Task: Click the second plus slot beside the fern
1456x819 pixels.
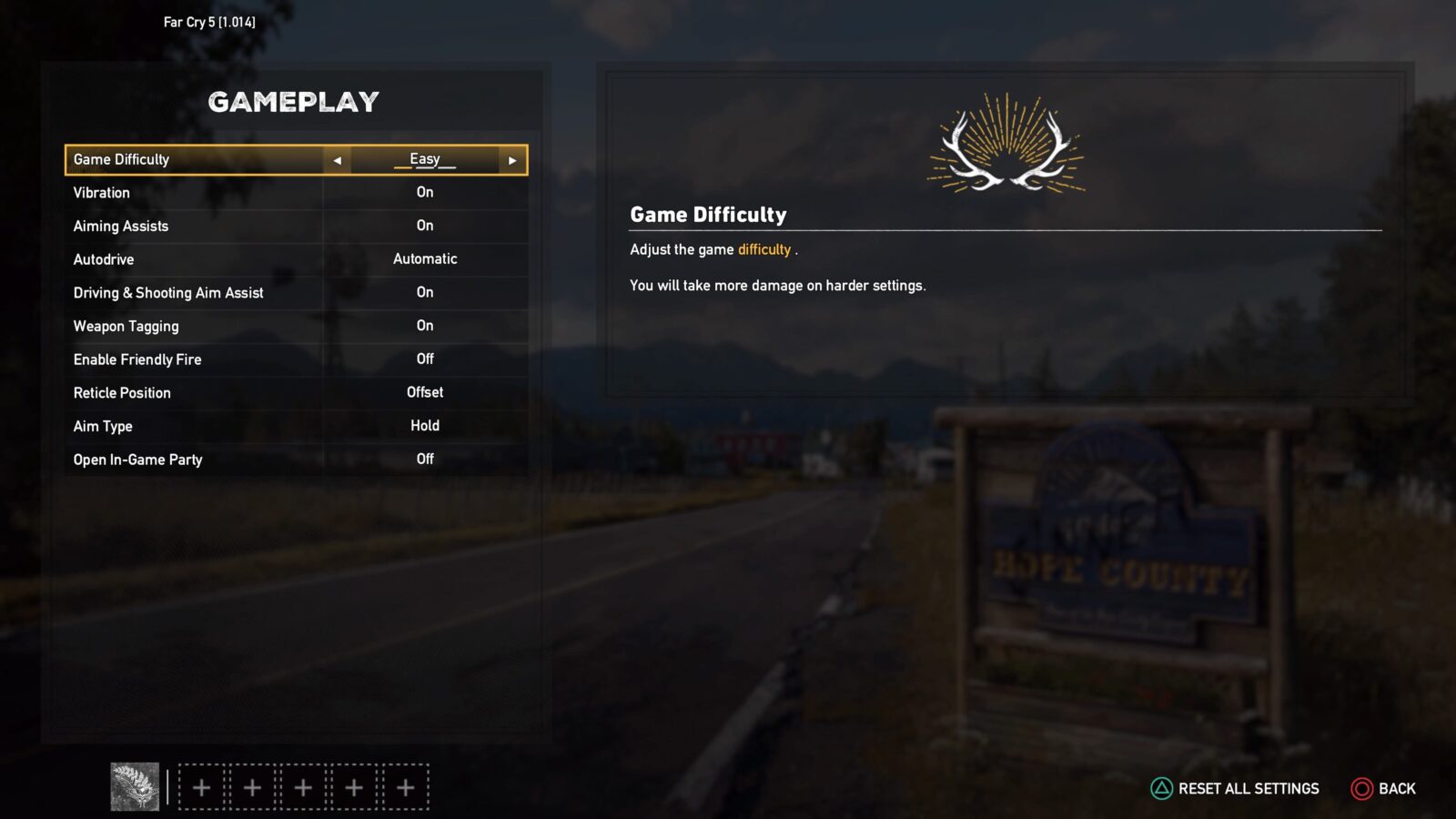Action: pyautogui.click(x=251, y=786)
